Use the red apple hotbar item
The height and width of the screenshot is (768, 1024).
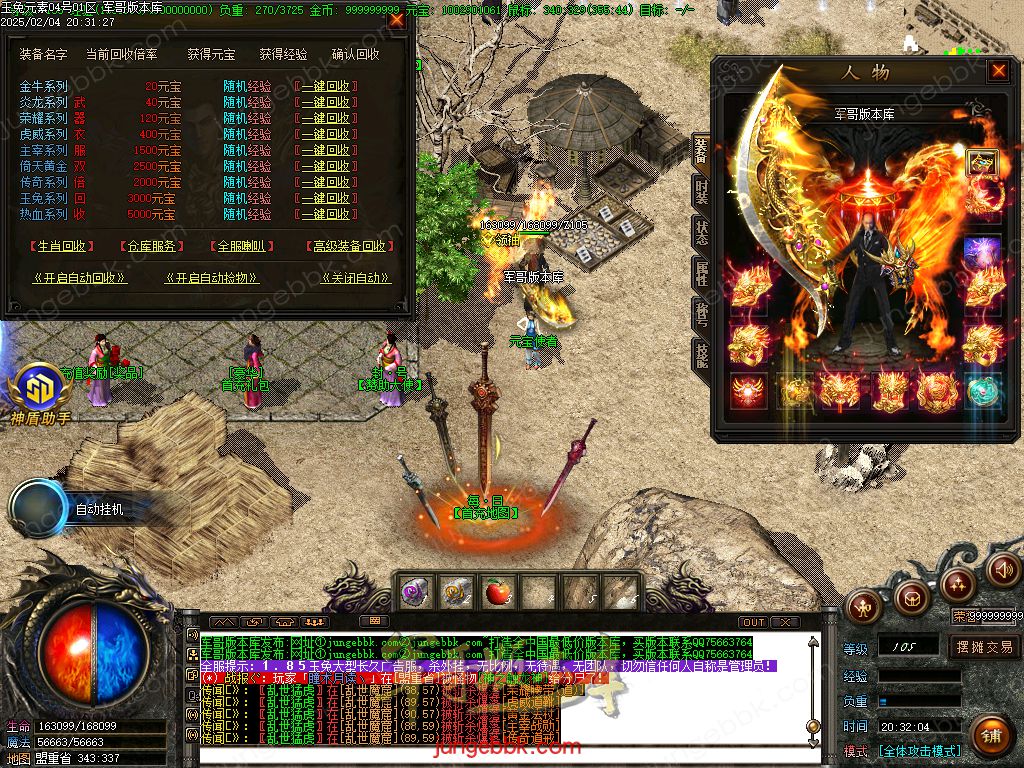pyautogui.click(x=496, y=593)
